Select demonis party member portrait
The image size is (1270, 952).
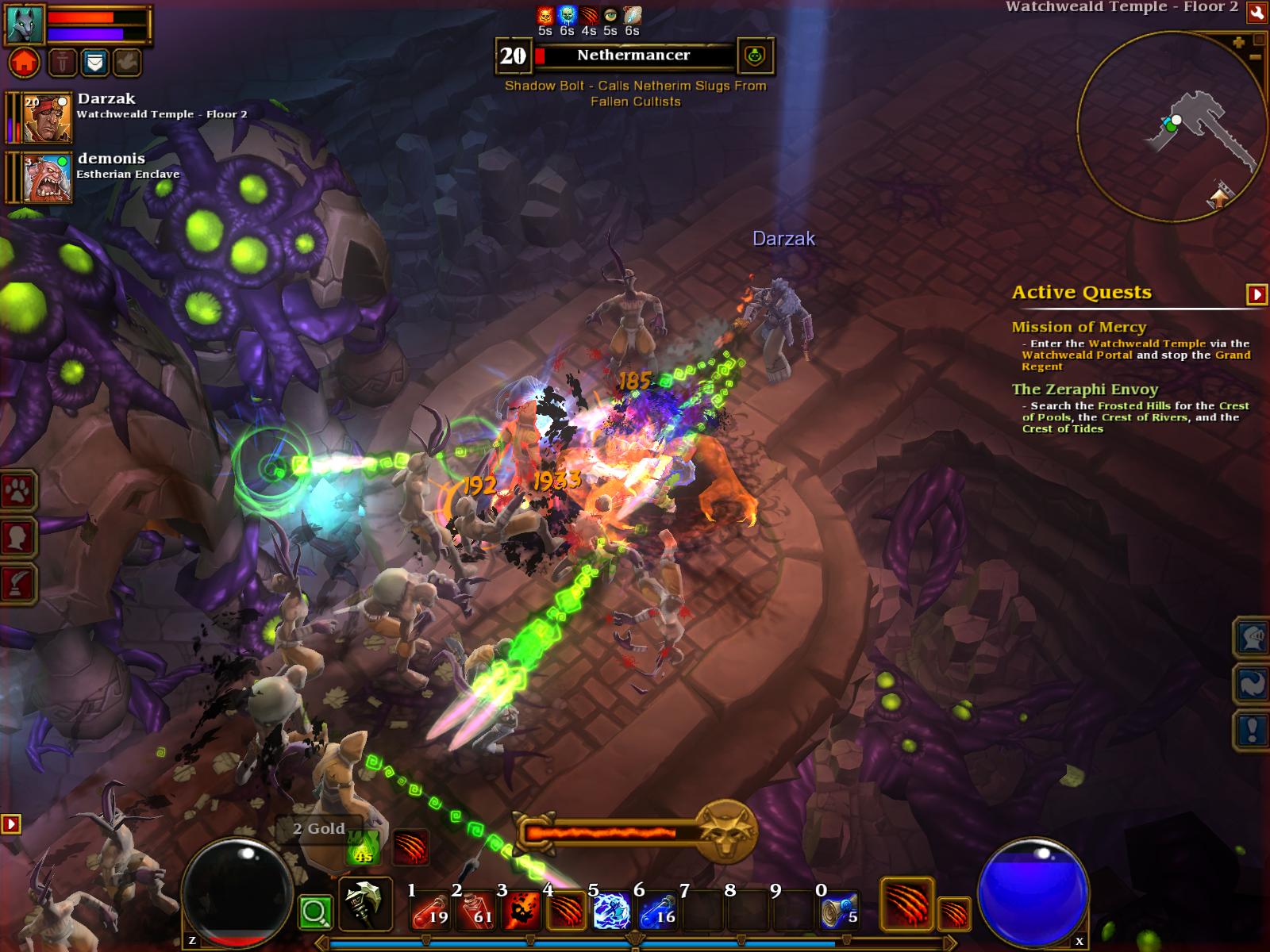click(x=46, y=178)
